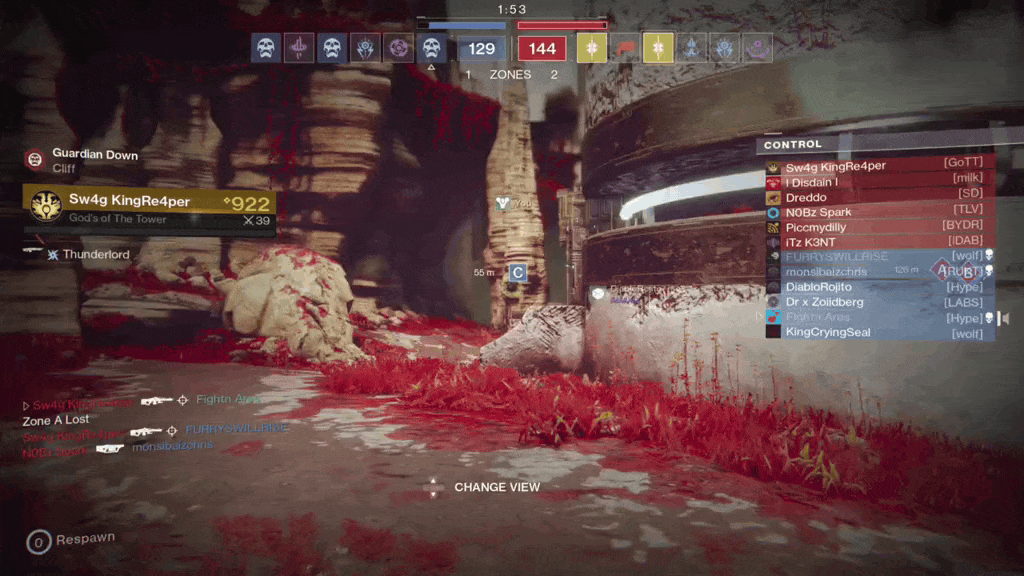Click the Piccmydilly scoreboard row
This screenshot has width=1024, height=576.
(x=880, y=227)
